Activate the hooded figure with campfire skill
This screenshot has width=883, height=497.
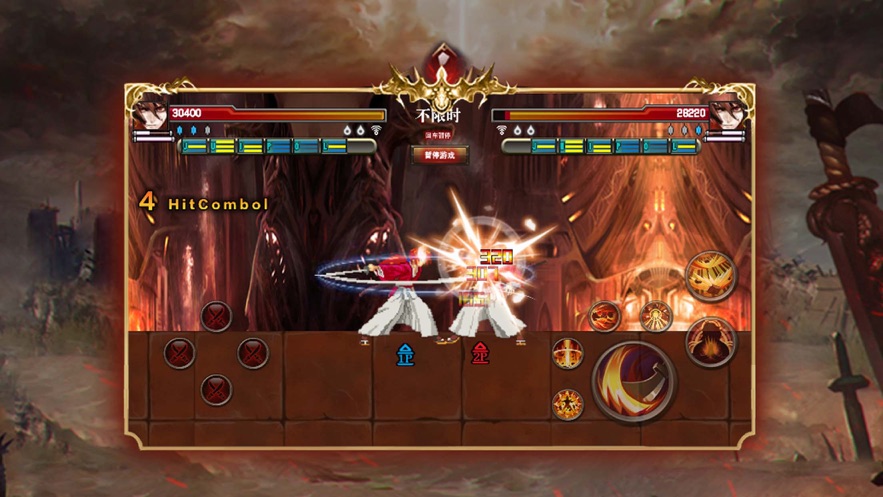tap(710, 341)
